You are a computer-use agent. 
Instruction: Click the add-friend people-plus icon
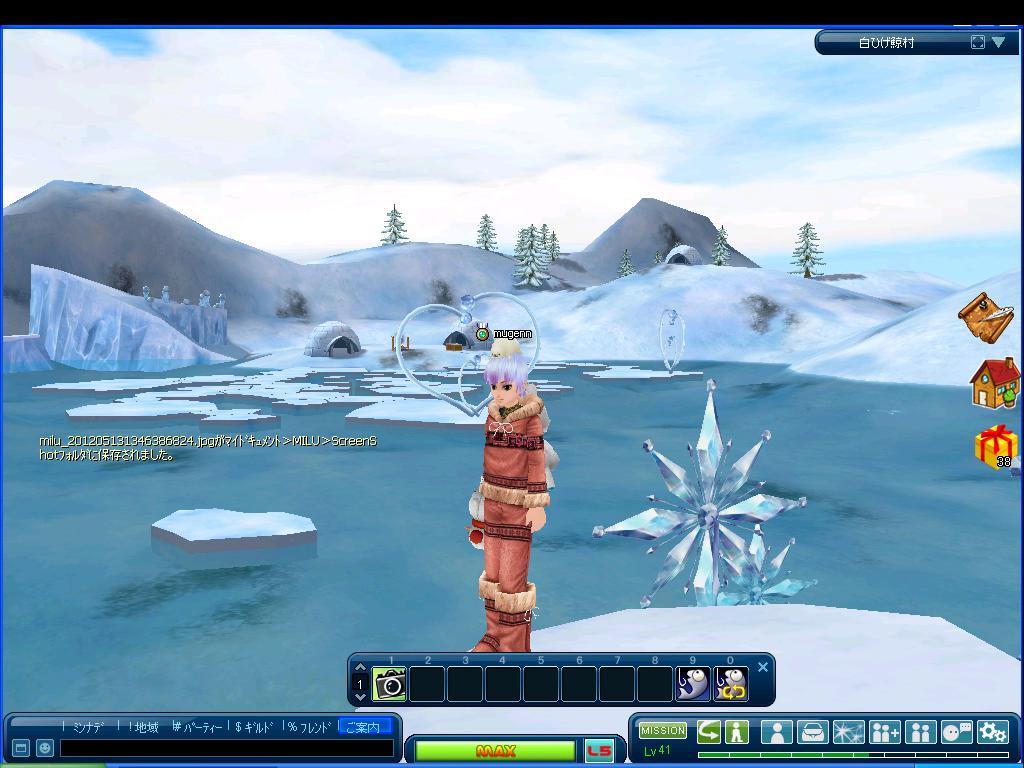coord(885,732)
